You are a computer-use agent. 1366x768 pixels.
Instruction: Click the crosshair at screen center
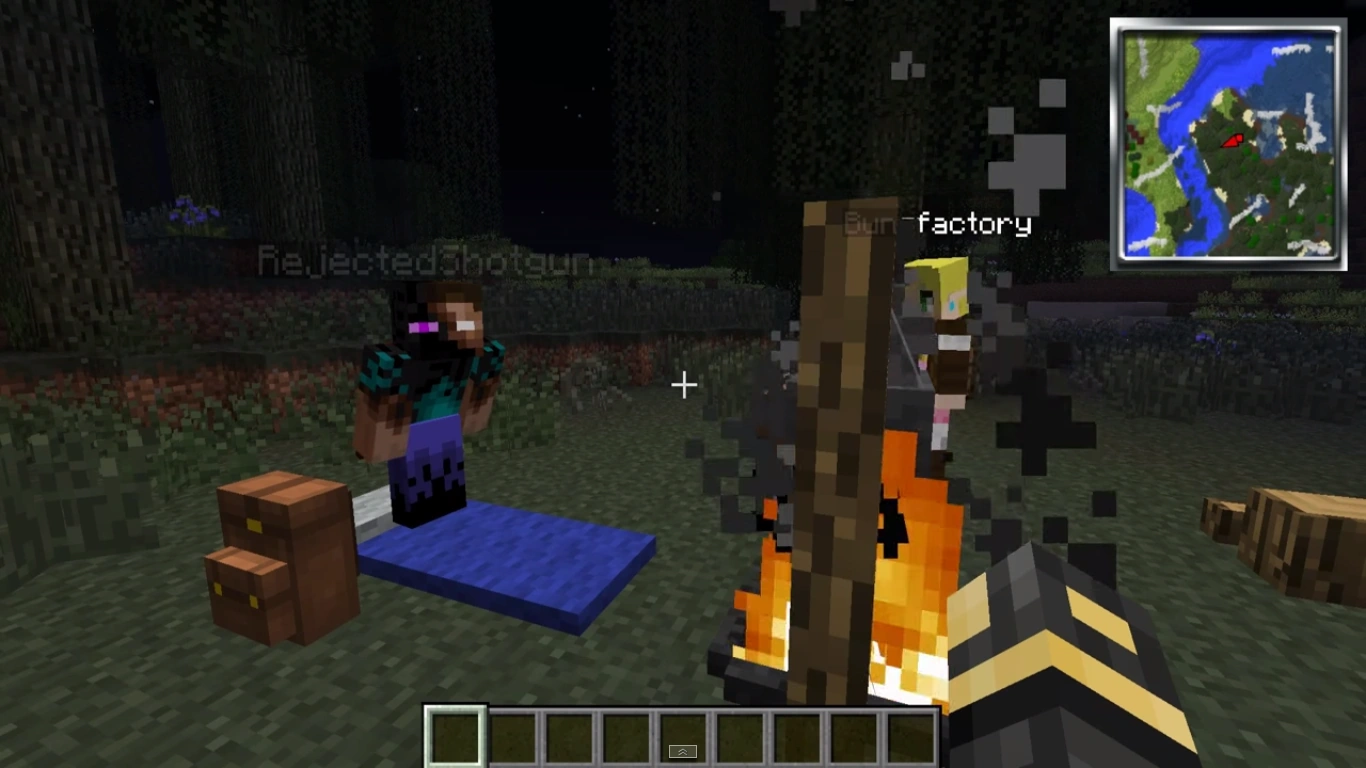(x=684, y=384)
